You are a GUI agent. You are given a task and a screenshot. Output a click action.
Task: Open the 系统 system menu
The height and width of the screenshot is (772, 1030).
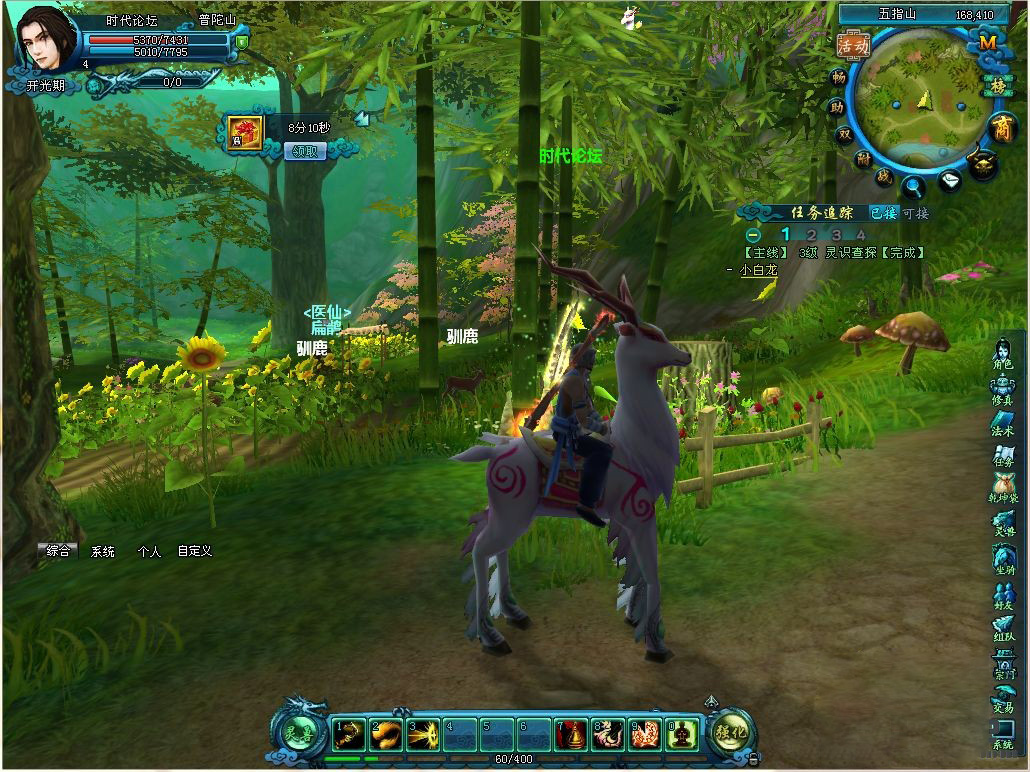[x=1002, y=735]
